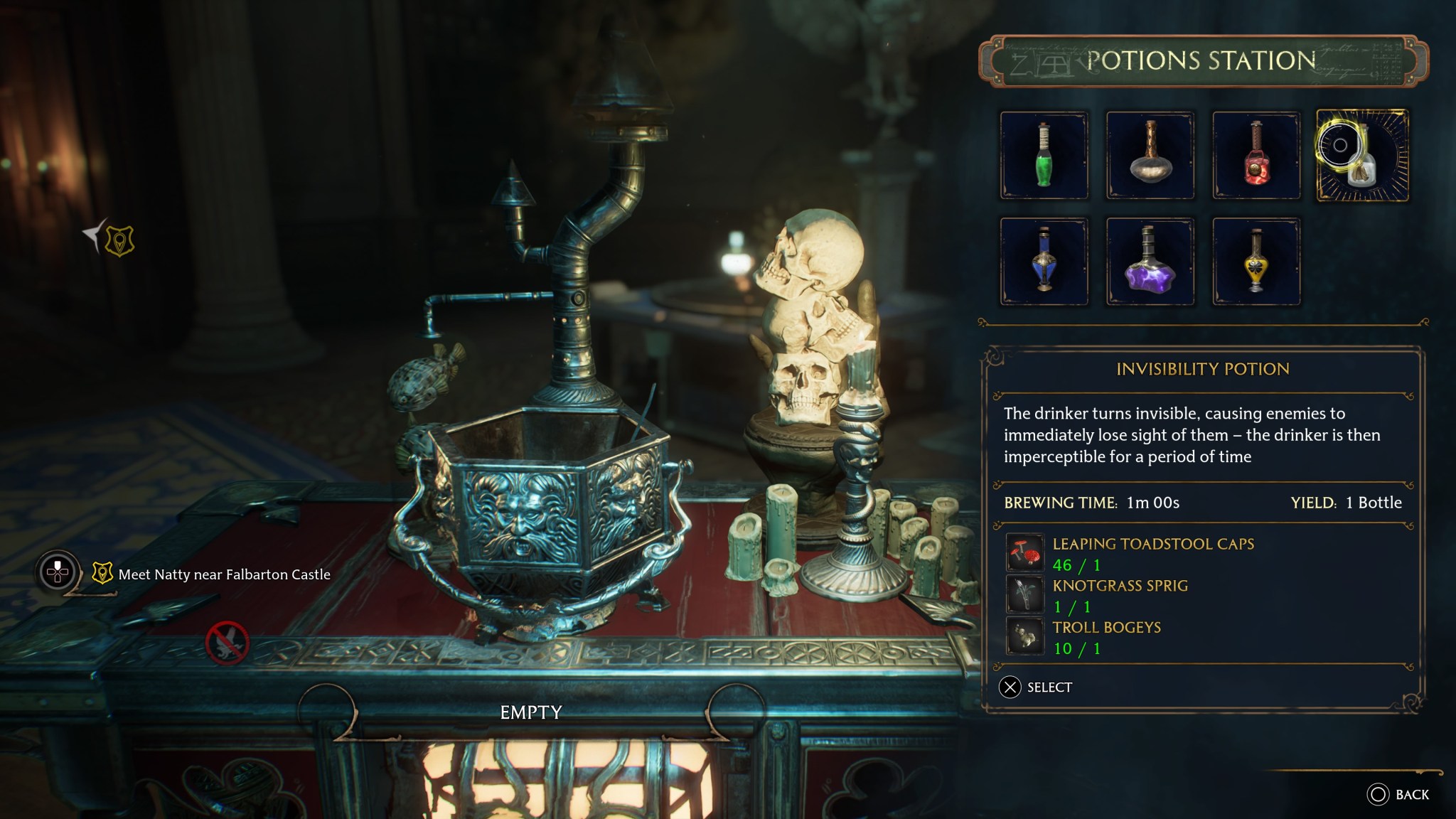Image resolution: width=1456 pixels, height=819 pixels.
Task: Select the green Wiggenweld Potion icon
Action: click(x=1044, y=154)
